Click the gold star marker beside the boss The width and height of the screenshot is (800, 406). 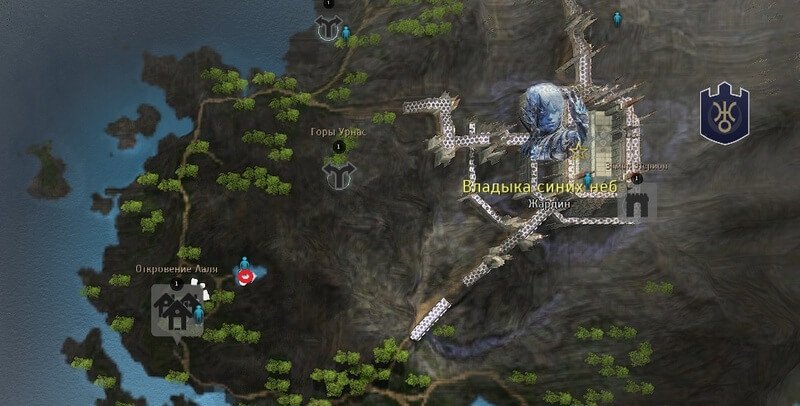580,148
